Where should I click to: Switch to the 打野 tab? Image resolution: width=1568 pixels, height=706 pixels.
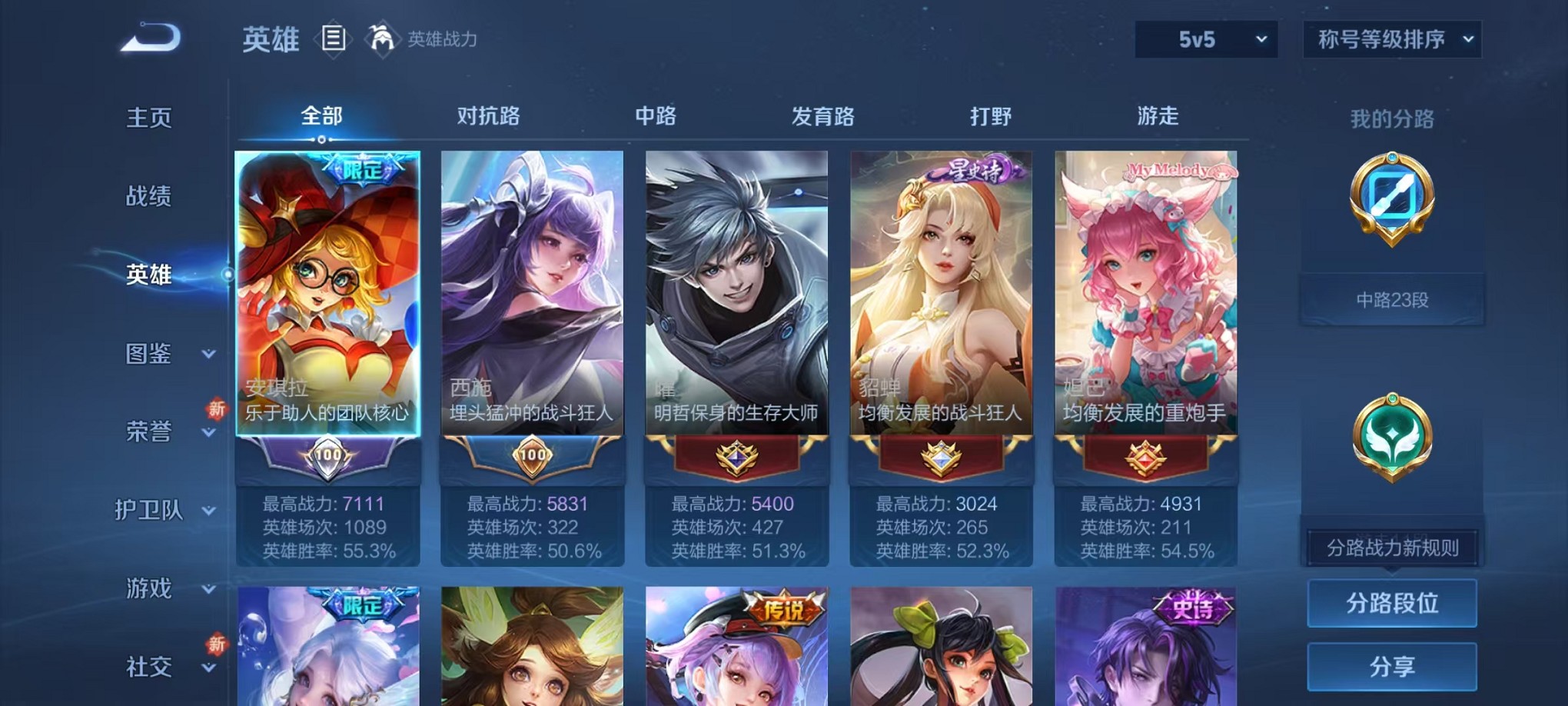(x=992, y=116)
